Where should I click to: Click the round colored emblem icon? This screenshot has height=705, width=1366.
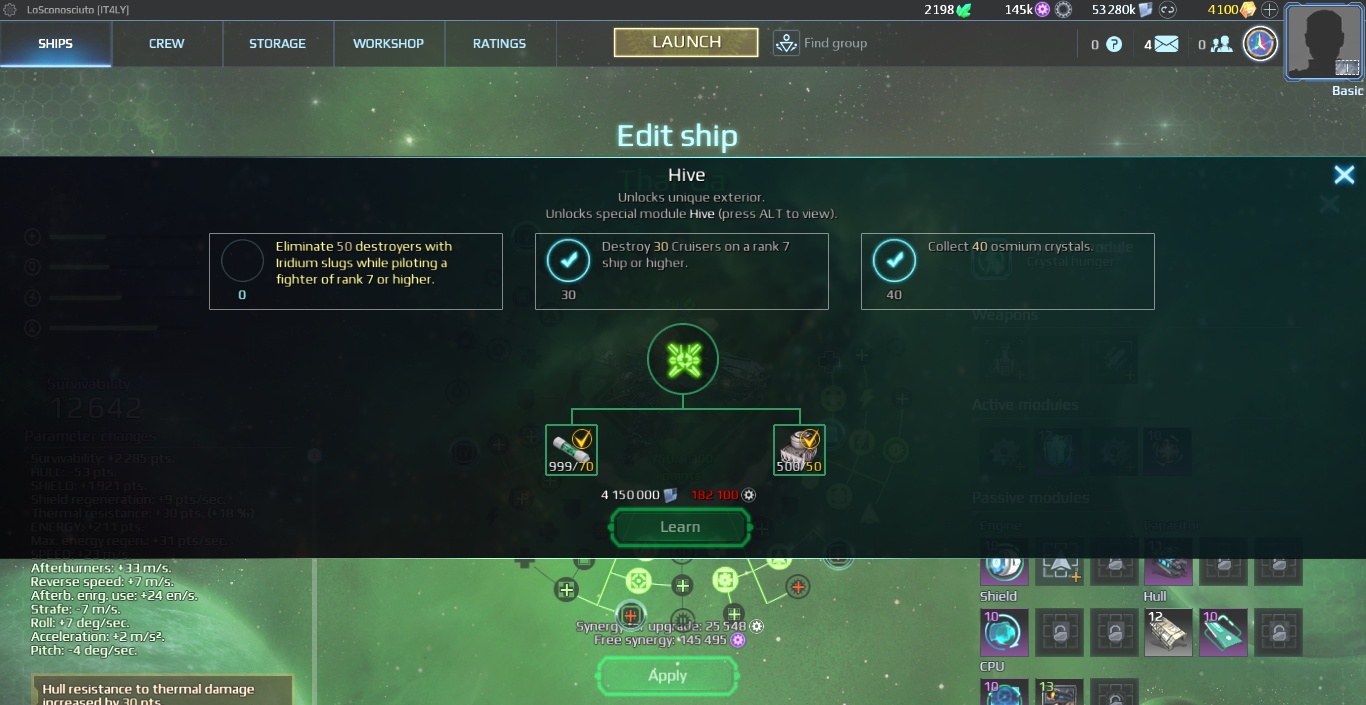[x=1260, y=44]
